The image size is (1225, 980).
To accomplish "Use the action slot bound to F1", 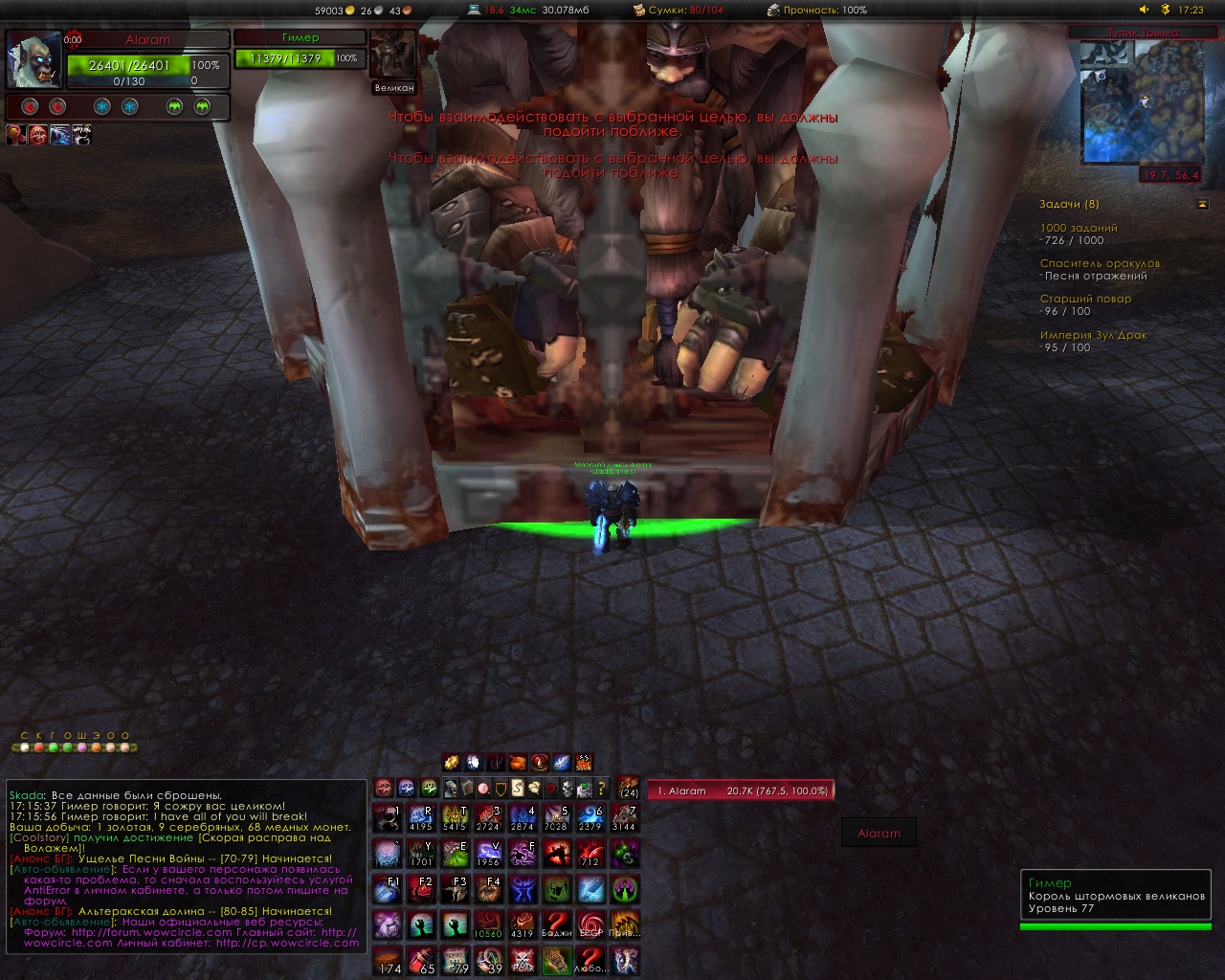I will coord(387,889).
